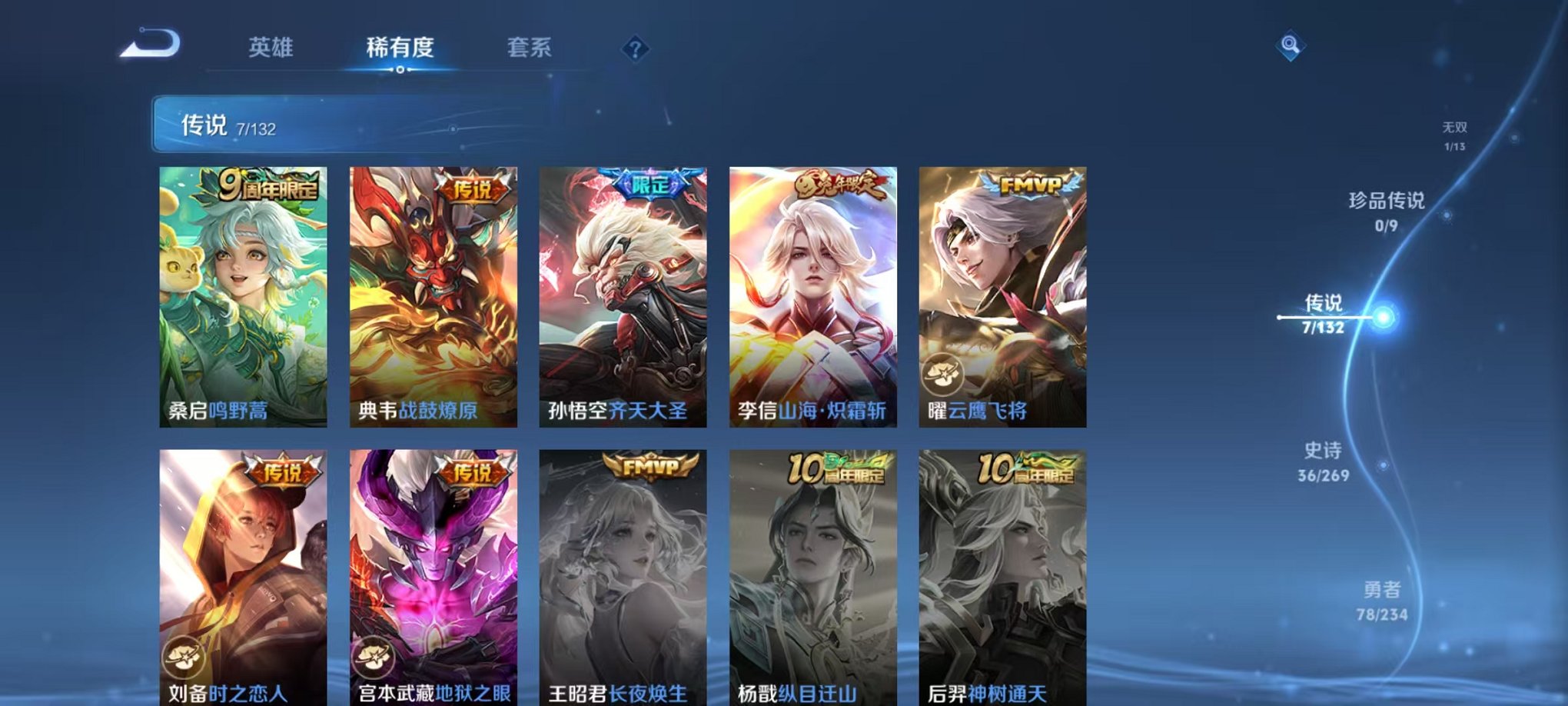The width and height of the screenshot is (1568, 706).
Task: Click the FMVP badge on 曜's skin card
Action: click(1031, 185)
